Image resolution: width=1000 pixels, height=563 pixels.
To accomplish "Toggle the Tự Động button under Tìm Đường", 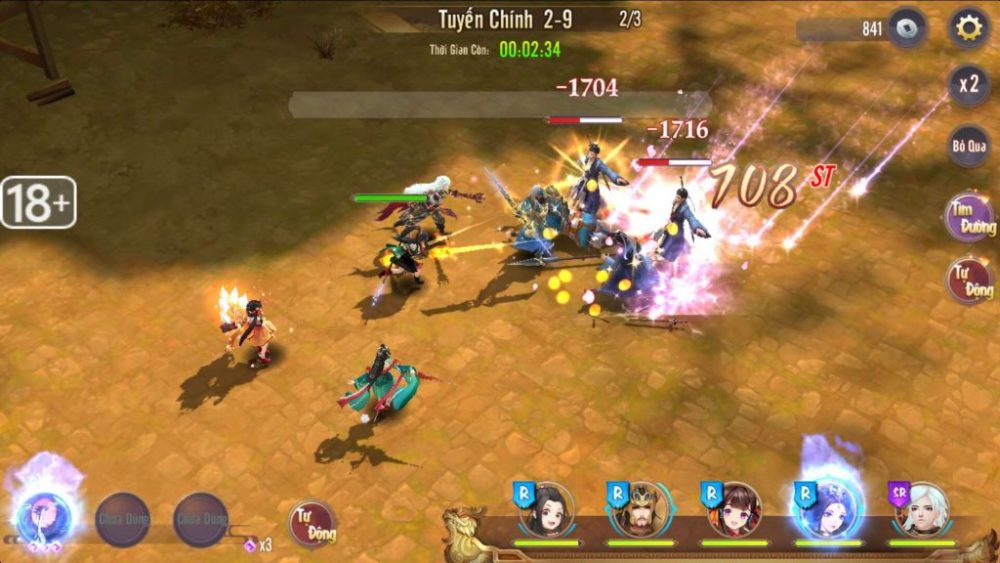I will pyautogui.click(x=971, y=280).
